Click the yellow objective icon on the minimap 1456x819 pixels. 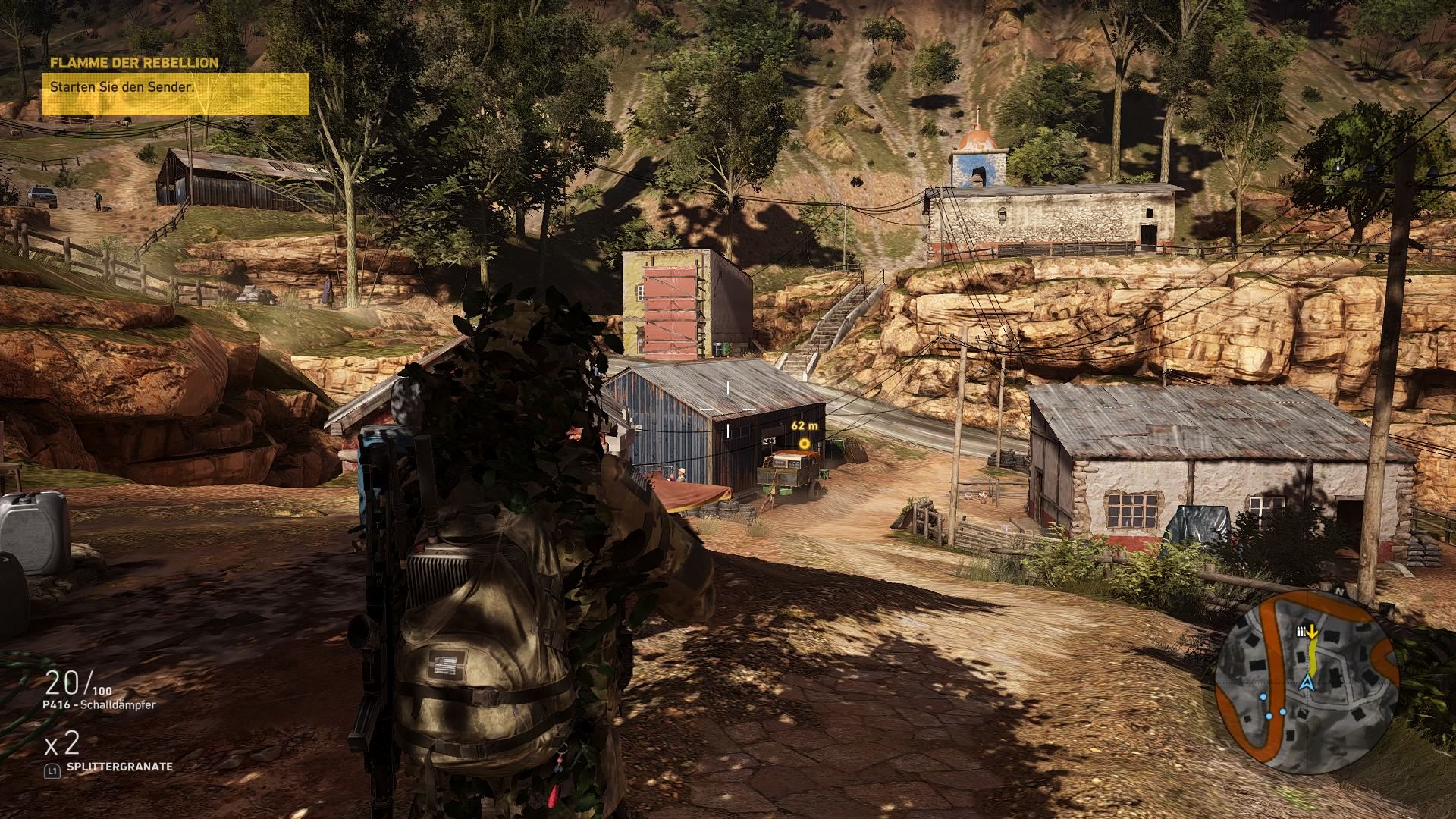(x=1310, y=631)
